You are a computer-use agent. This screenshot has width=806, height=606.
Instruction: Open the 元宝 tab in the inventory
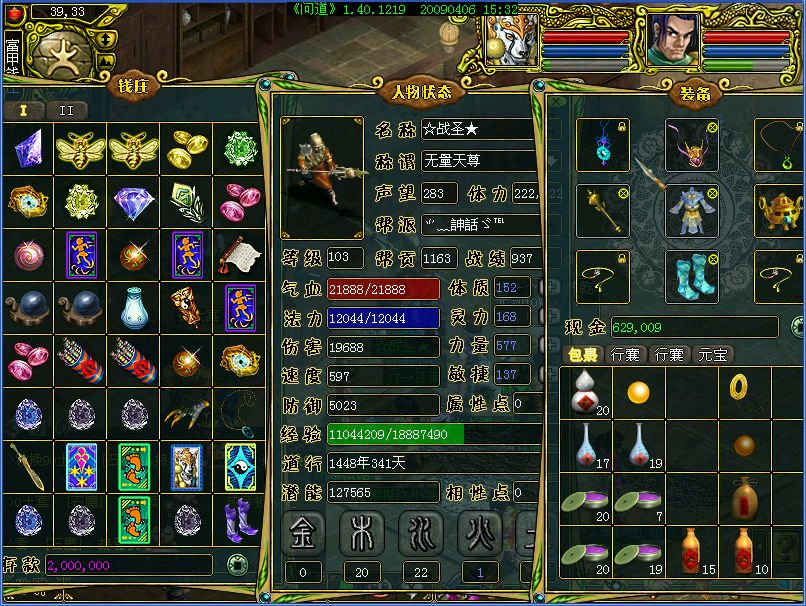pos(714,354)
